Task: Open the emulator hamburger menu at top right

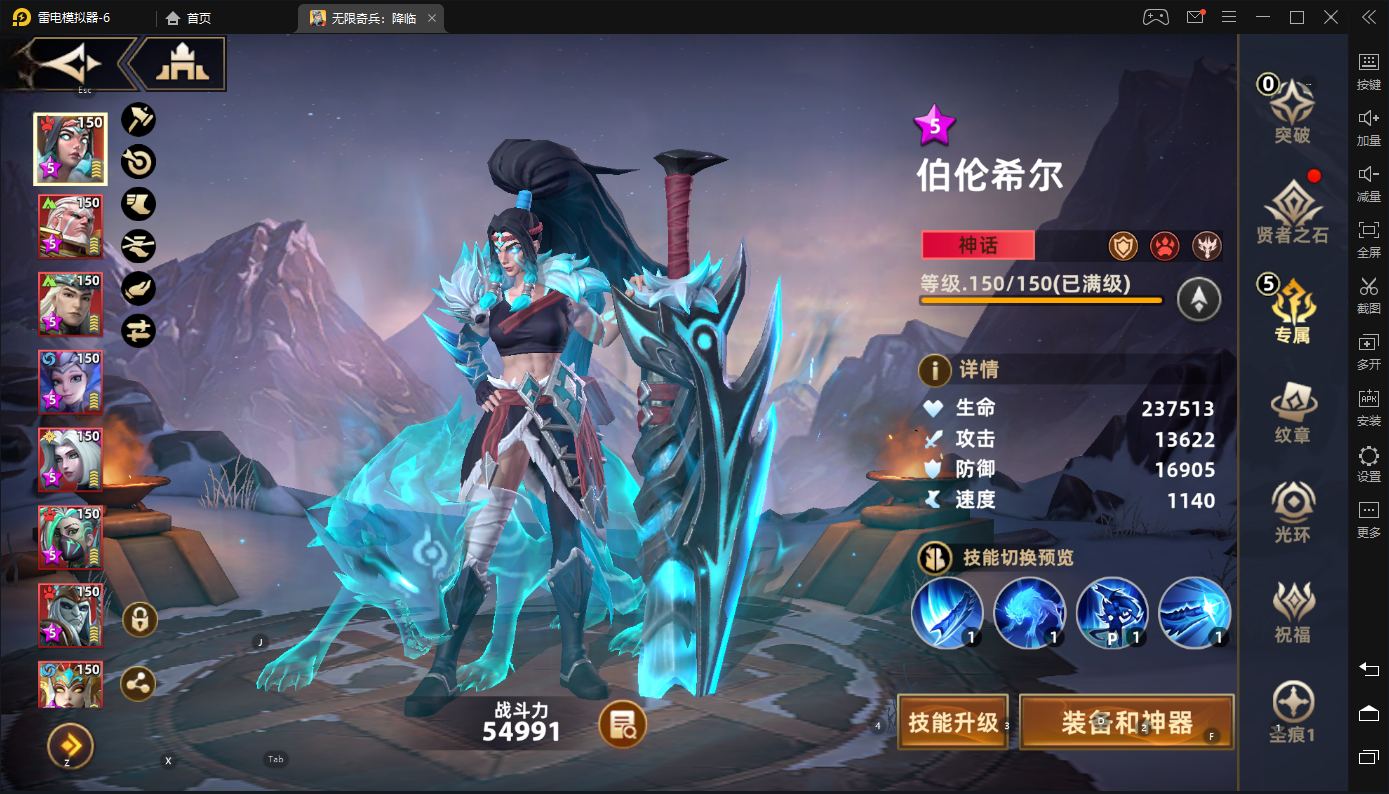Action: pyautogui.click(x=1229, y=17)
